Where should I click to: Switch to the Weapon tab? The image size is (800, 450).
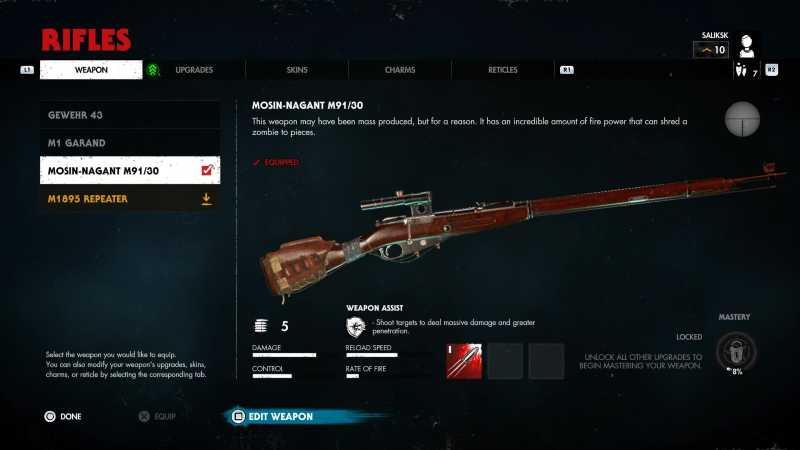[x=92, y=70]
